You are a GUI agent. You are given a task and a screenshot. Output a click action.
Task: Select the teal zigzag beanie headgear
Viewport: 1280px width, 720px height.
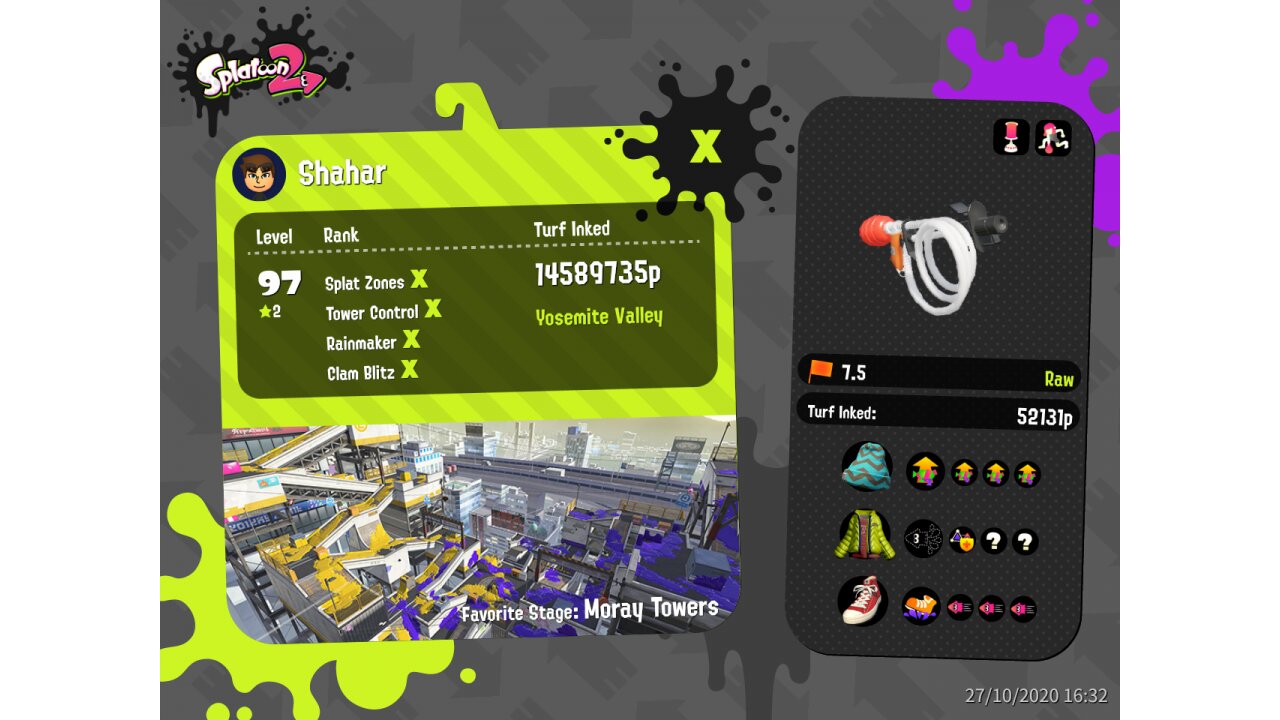[866, 467]
